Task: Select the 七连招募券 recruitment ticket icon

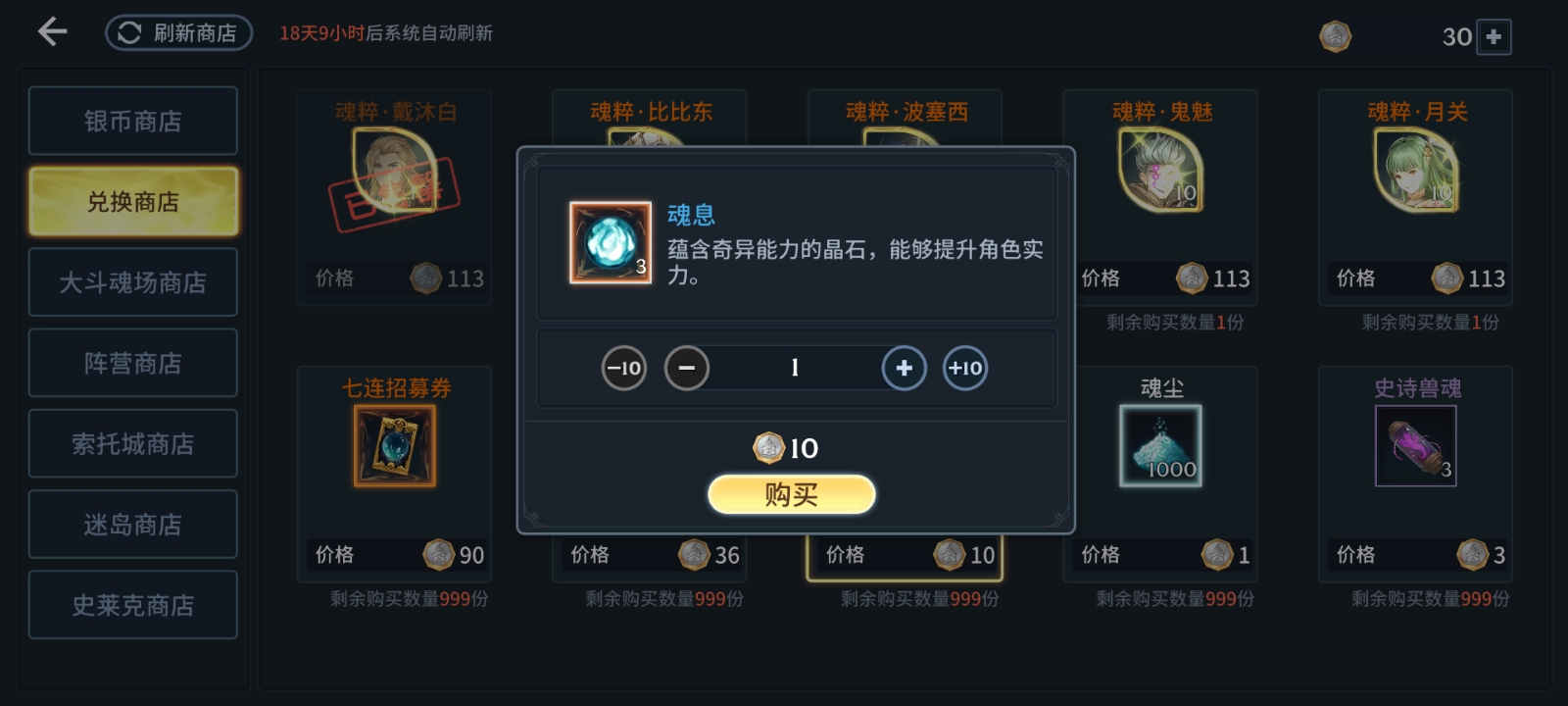Action: tap(395, 446)
